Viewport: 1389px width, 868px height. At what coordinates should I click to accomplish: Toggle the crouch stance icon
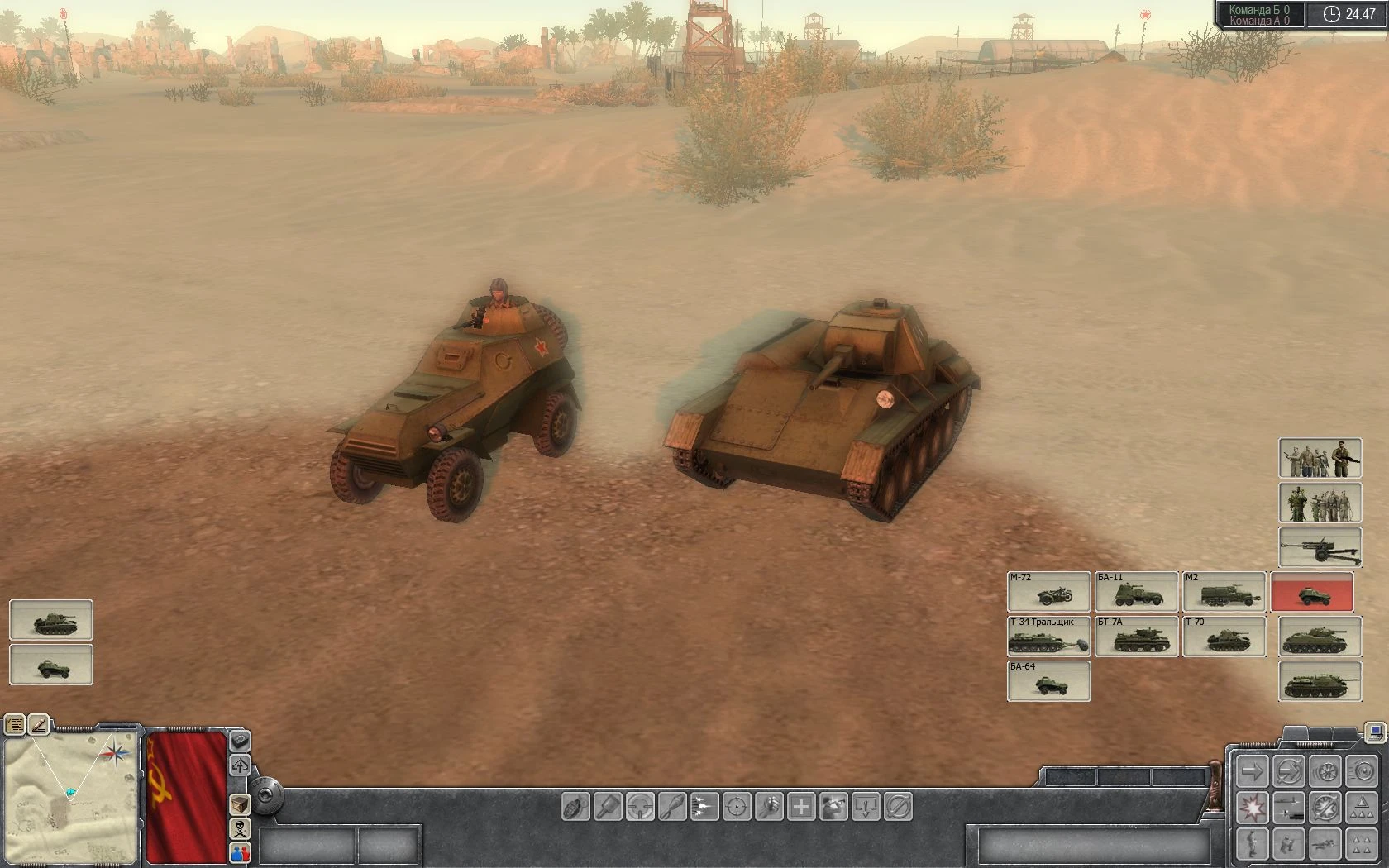(x=1286, y=844)
